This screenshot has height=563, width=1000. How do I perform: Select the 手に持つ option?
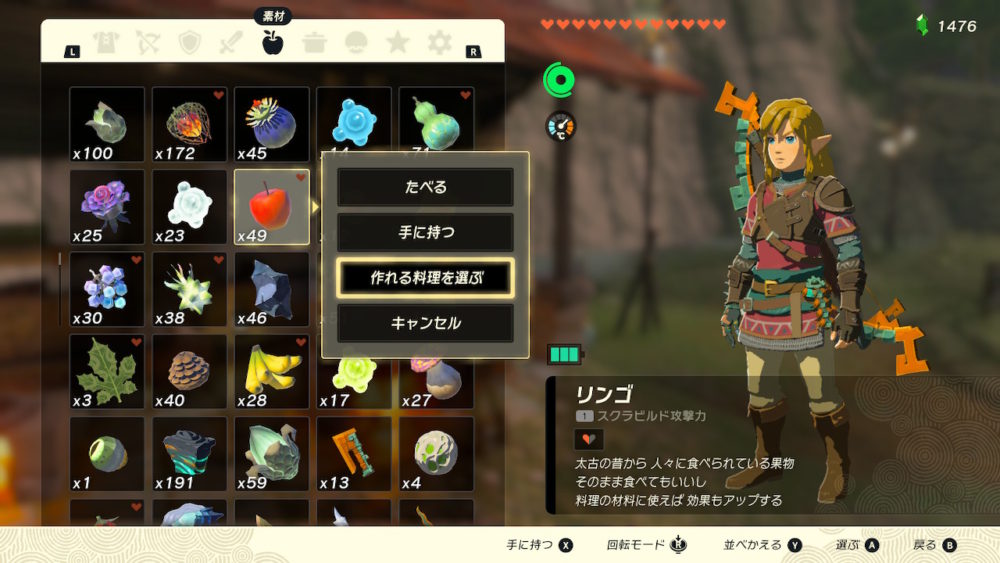pyautogui.click(x=425, y=232)
